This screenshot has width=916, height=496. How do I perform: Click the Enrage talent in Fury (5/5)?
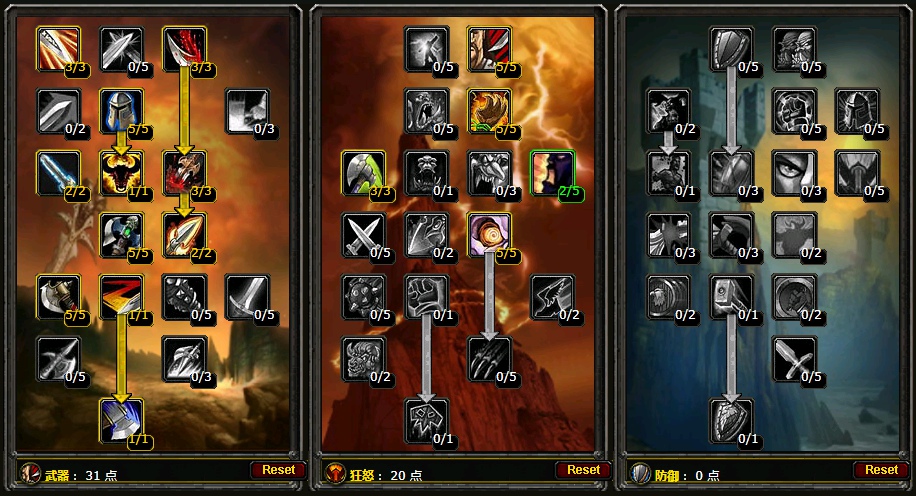[489, 234]
